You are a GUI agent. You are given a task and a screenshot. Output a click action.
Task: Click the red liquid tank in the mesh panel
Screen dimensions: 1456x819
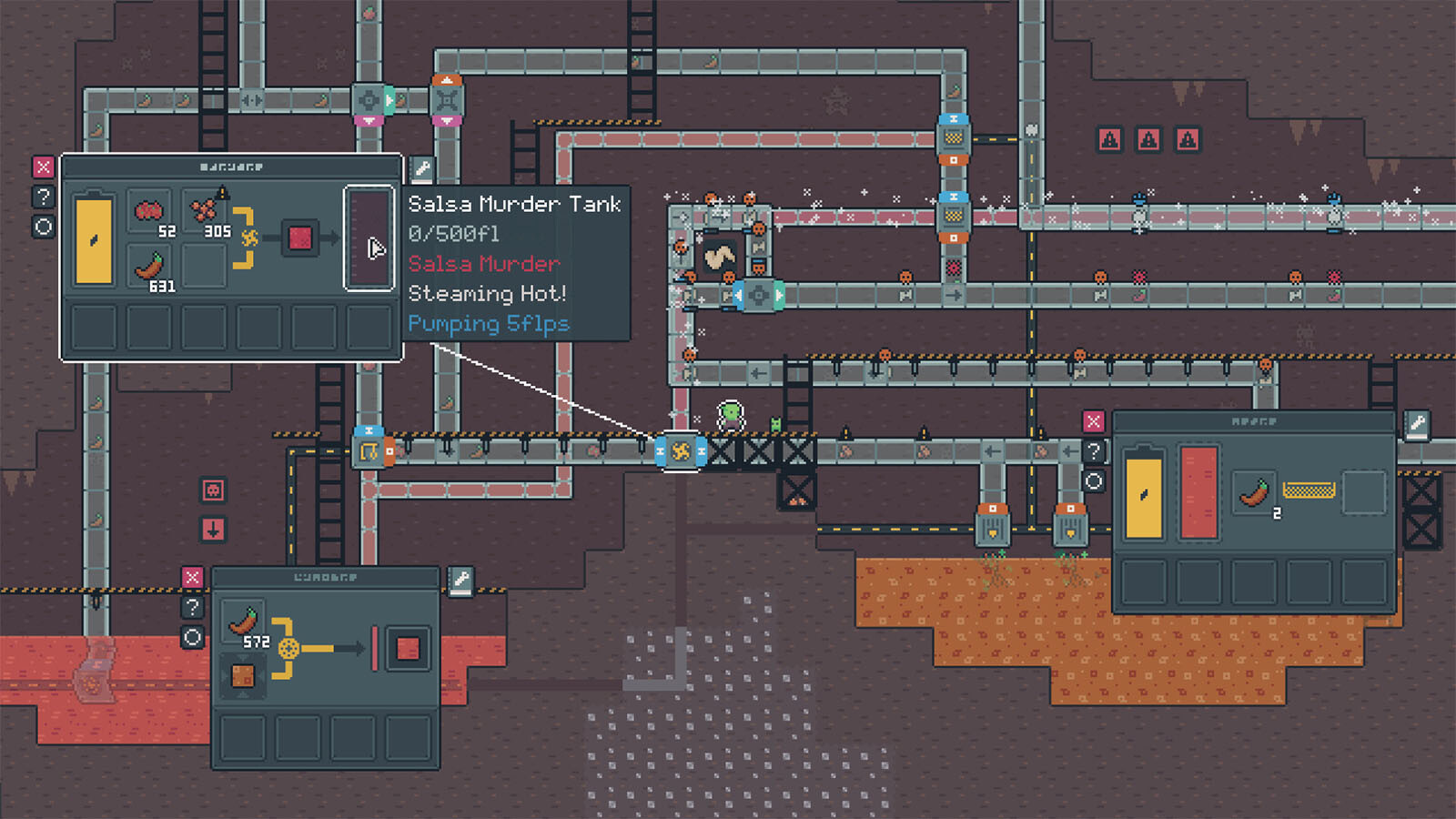pyautogui.click(x=1198, y=492)
